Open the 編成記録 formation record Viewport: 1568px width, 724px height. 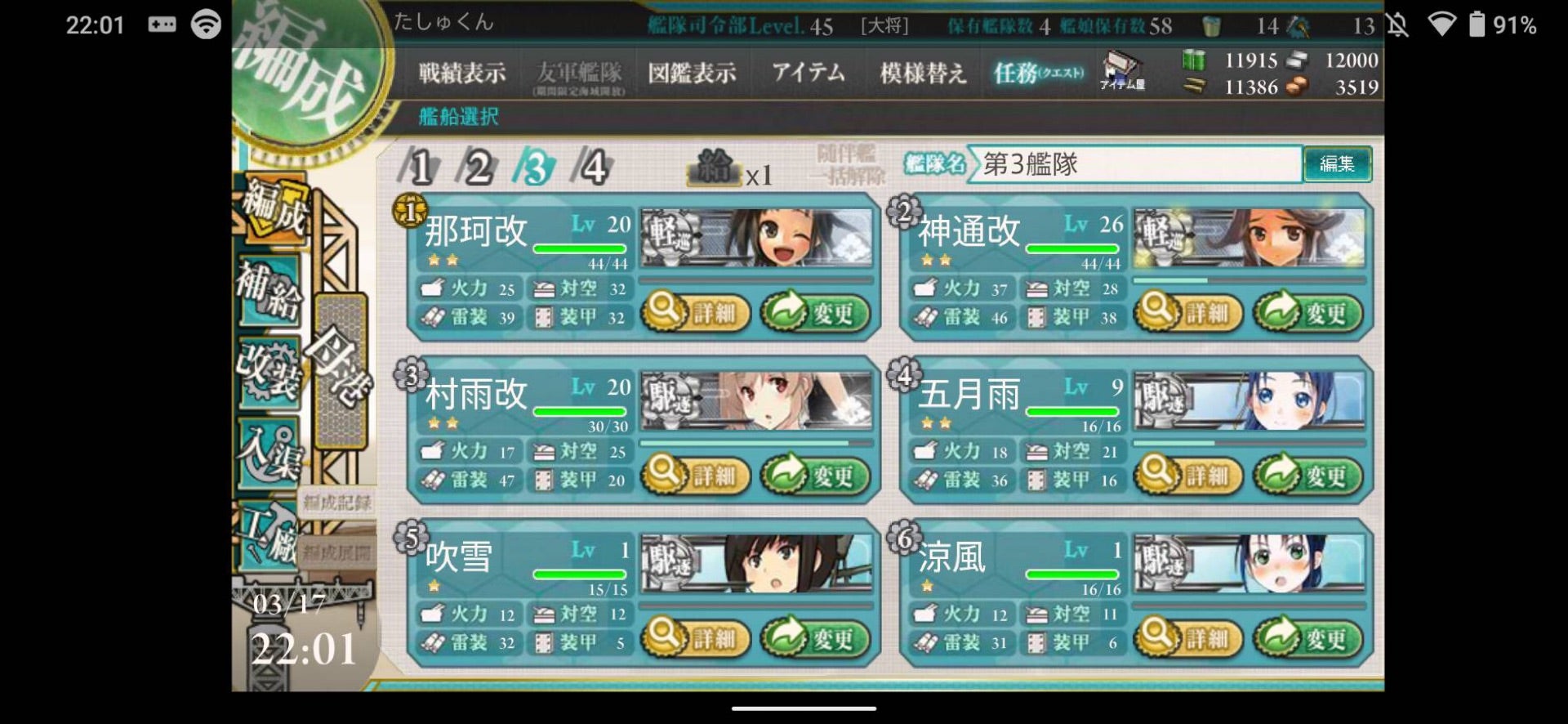click(x=336, y=503)
